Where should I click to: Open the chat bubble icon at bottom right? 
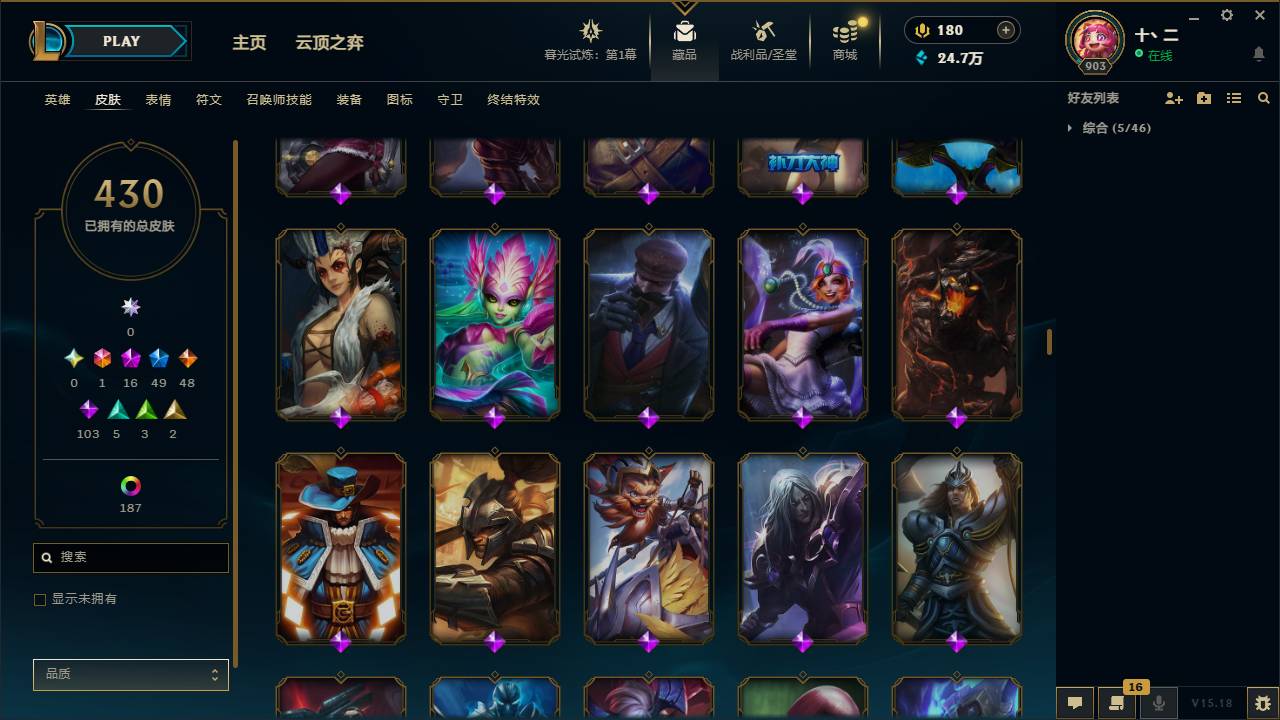(x=1074, y=703)
